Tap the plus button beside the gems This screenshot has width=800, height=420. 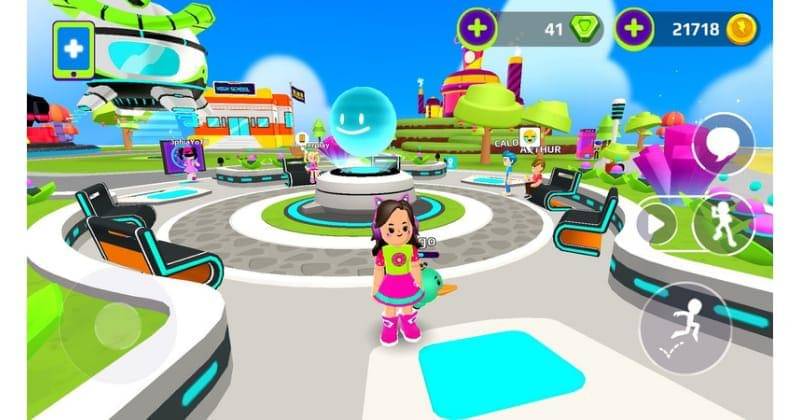[x=478, y=29]
